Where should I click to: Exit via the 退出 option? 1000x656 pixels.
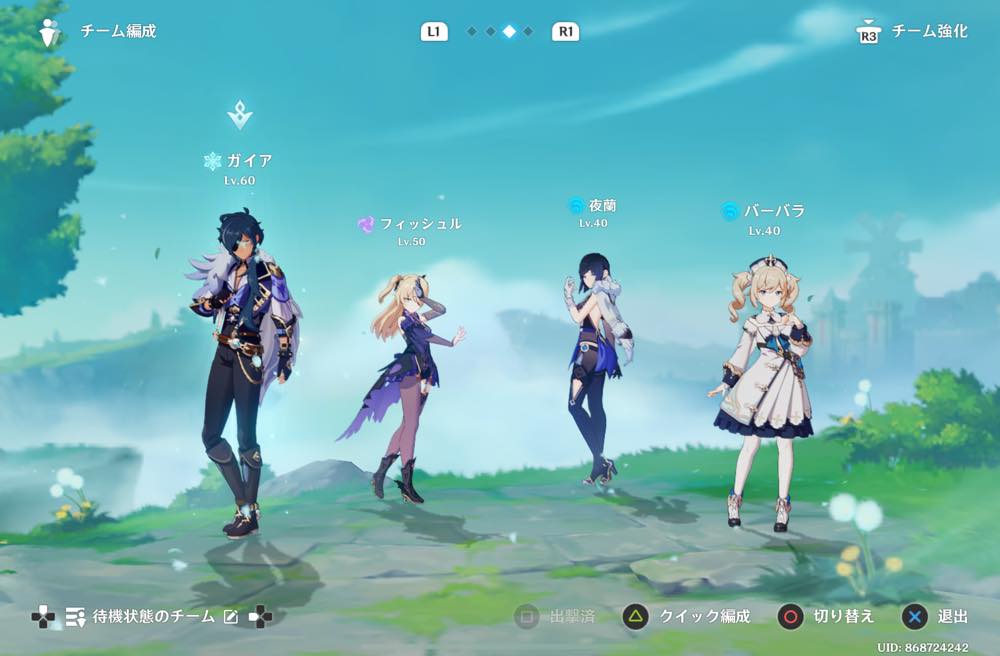tap(936, 616)
